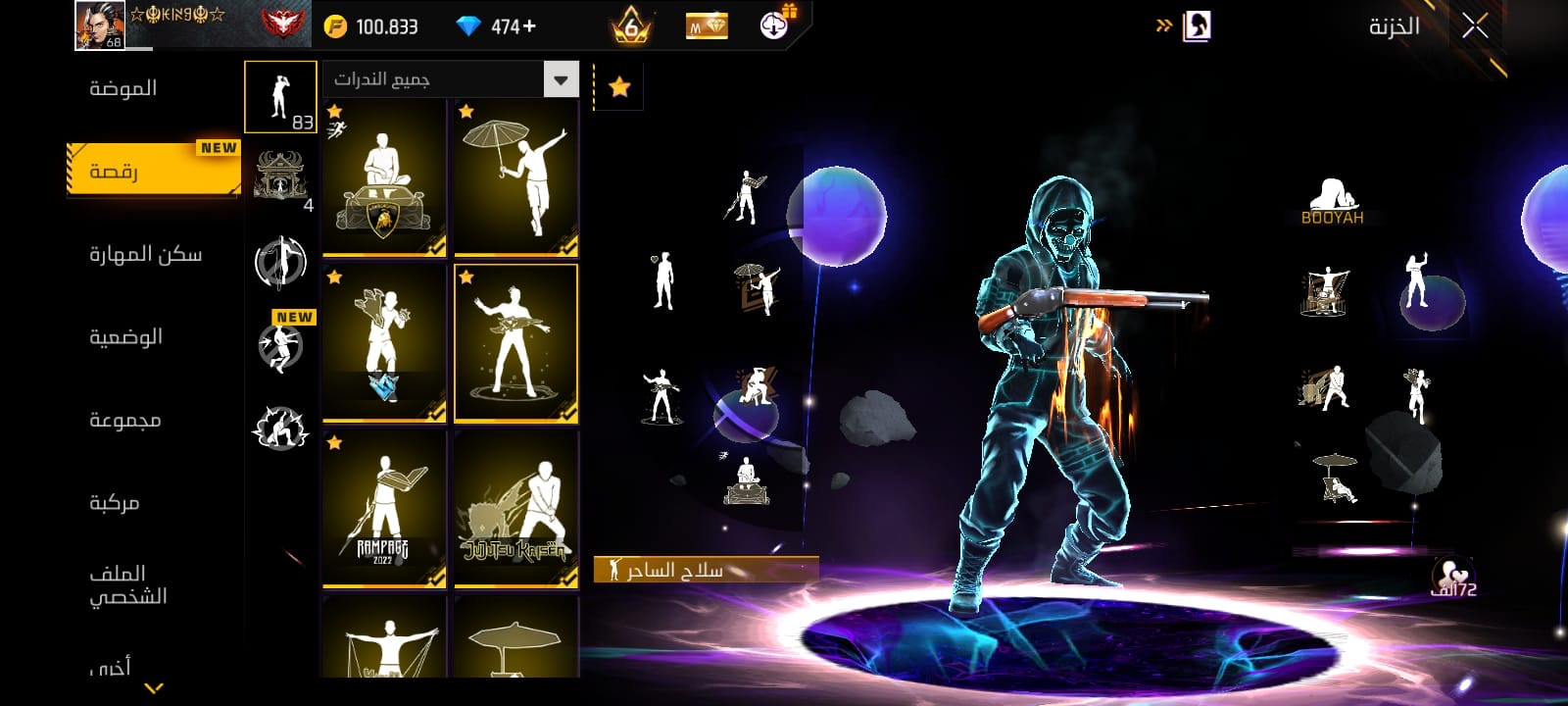The width and height of the screenshot is (1568, 706).
Task: Go to الملف الشخصي profile section
Action: coord(127,584)
